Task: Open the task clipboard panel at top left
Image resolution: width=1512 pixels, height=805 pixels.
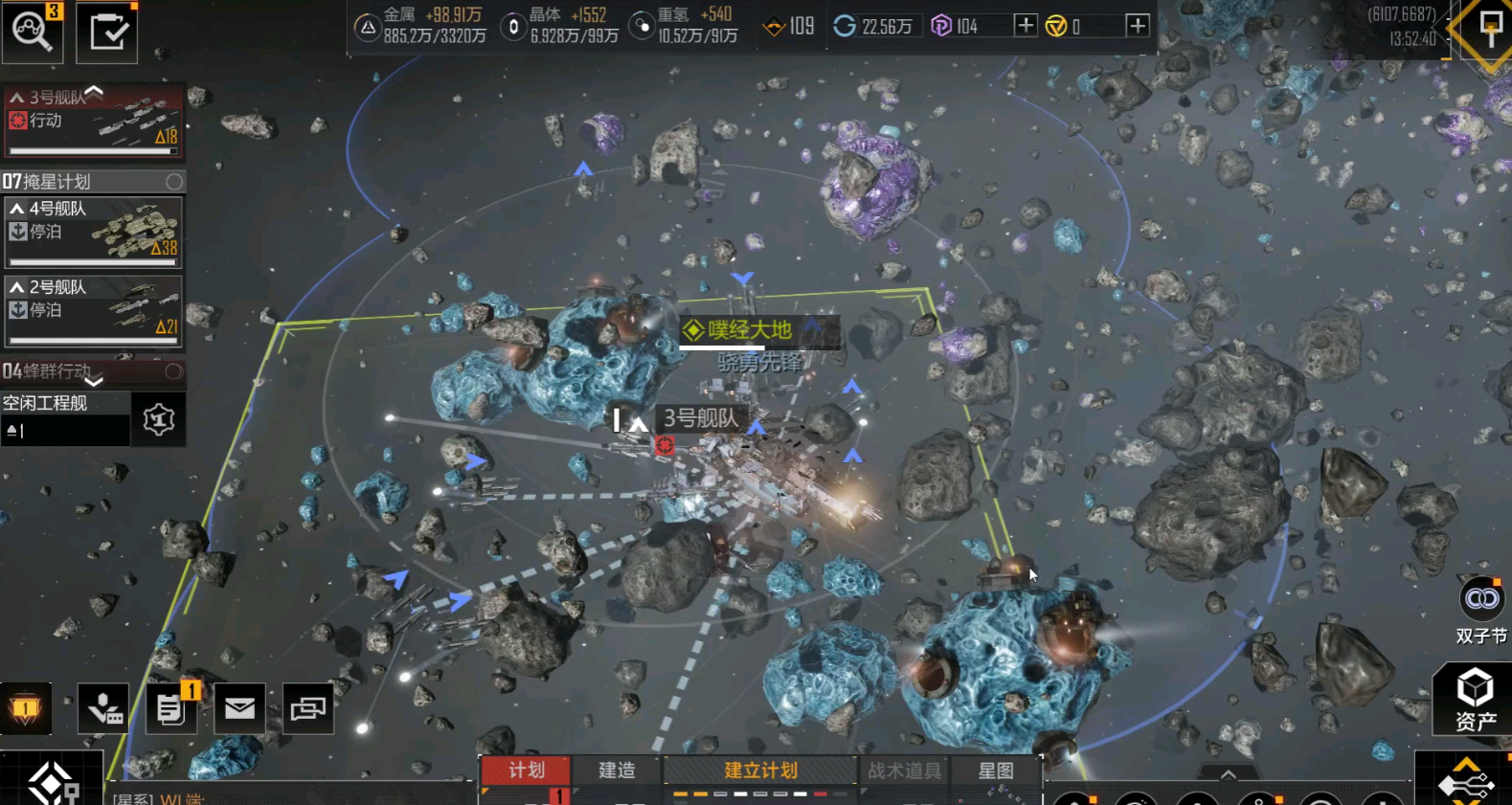Action: pos(106,30)
